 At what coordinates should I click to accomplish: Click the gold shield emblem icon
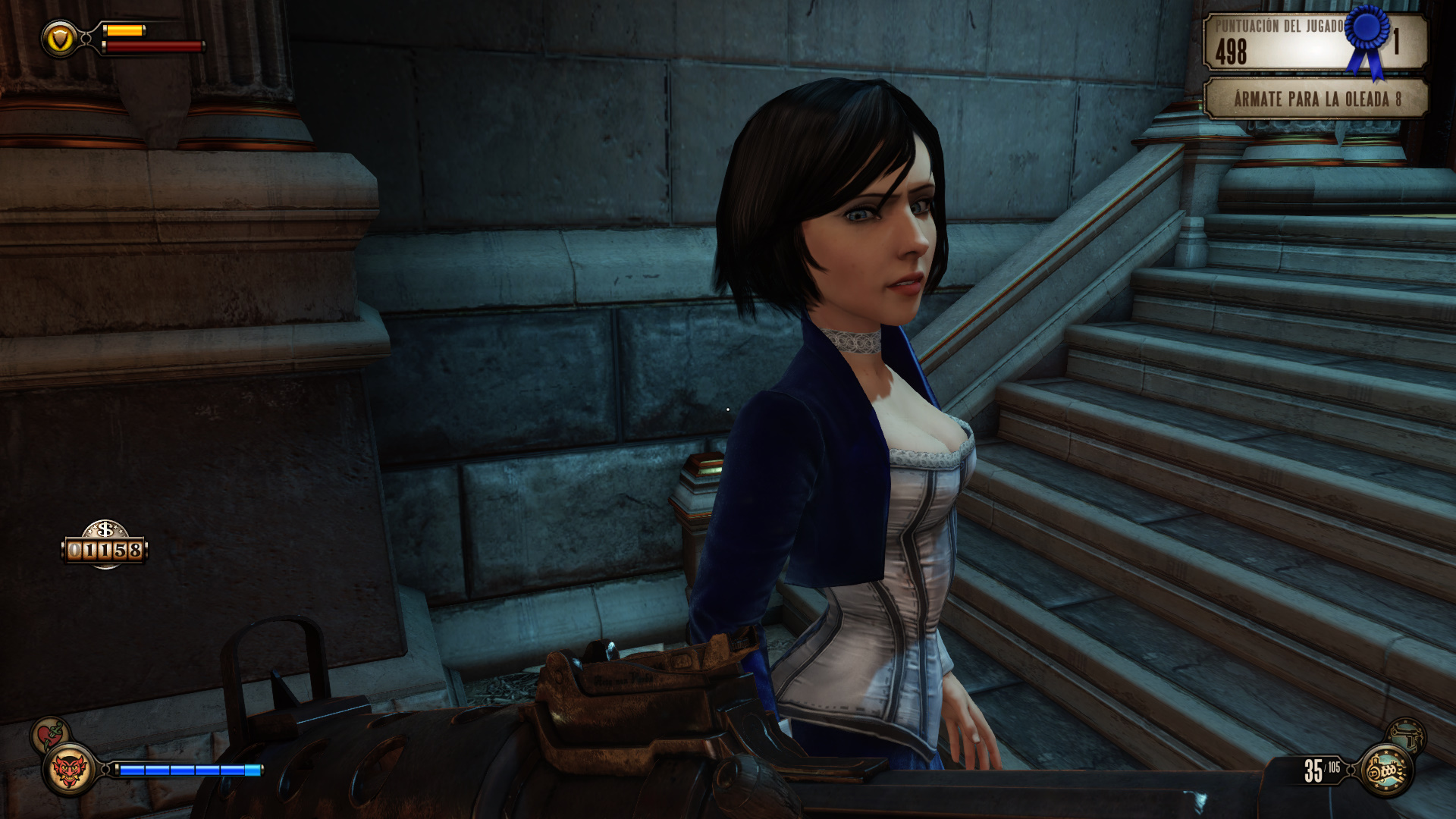coord(59,38)
